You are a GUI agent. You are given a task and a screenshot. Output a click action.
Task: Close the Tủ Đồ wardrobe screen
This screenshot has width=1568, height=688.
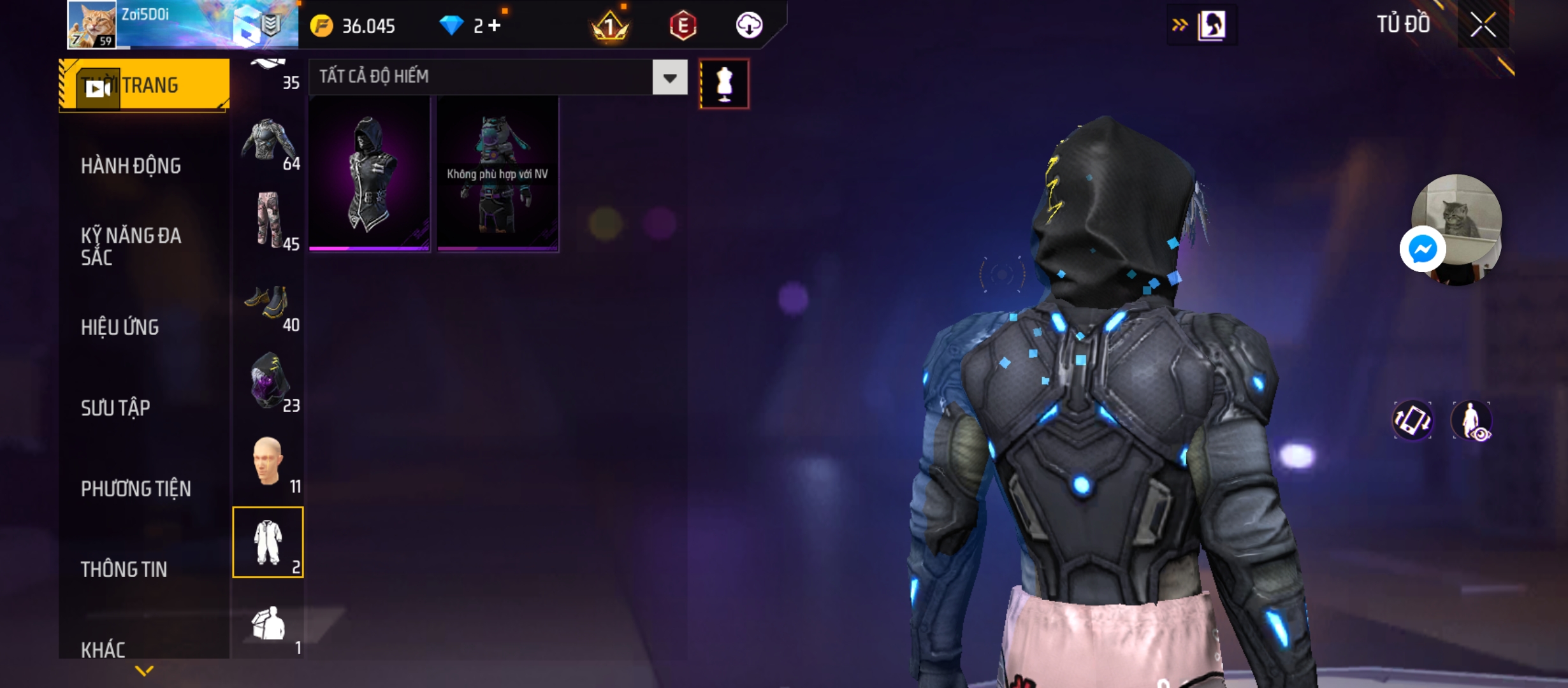coord(1483,25)
